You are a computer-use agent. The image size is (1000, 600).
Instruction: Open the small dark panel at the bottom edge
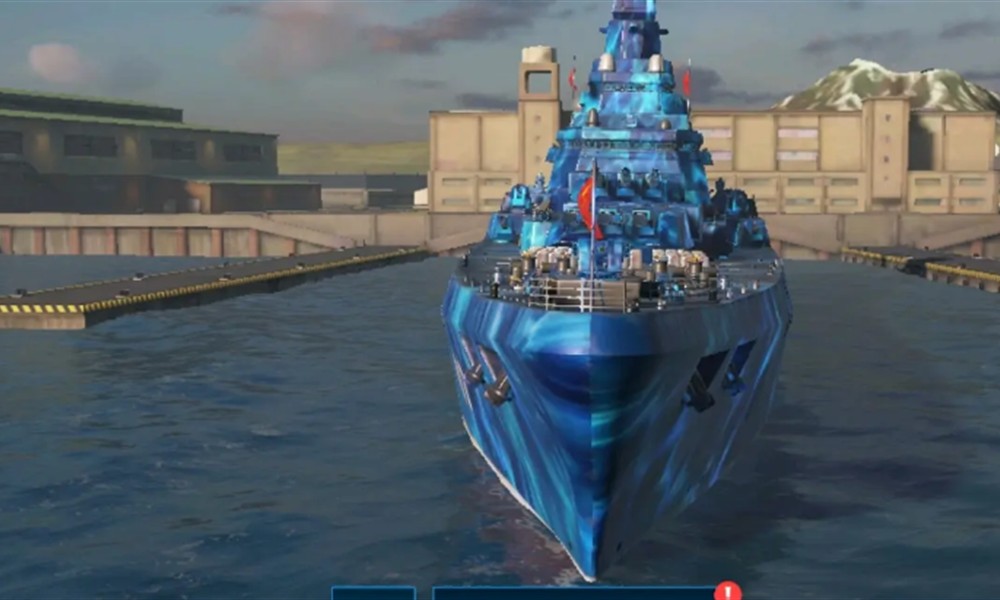[373, 593]
